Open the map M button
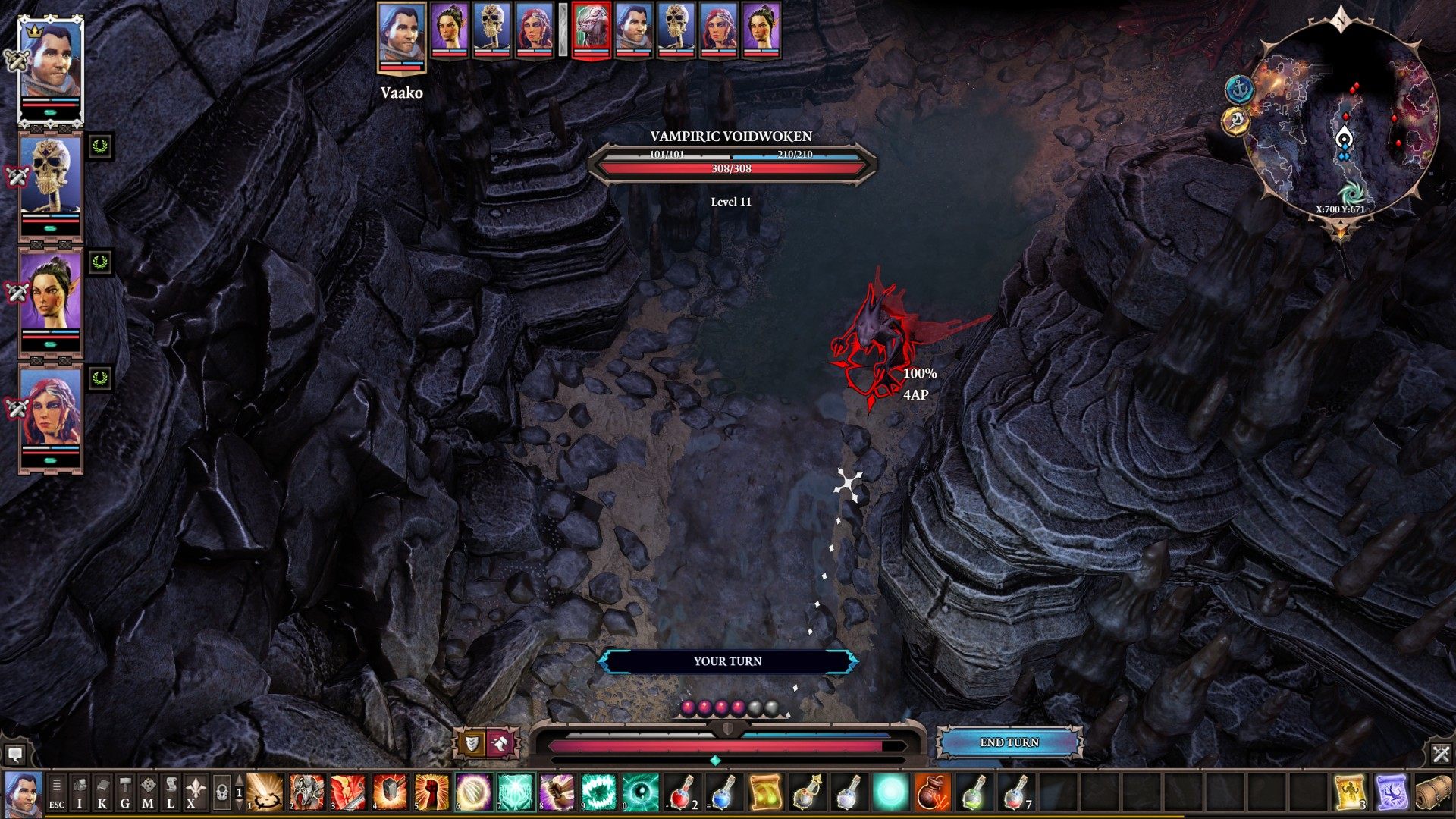 [148, 792]
